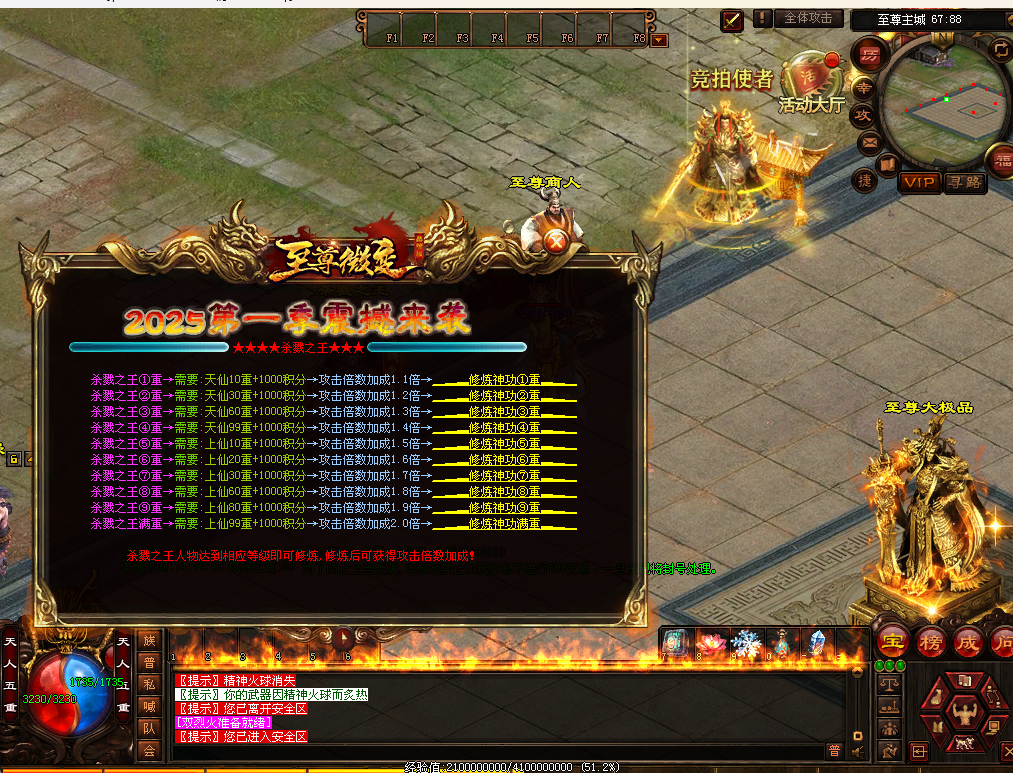Select the 修炼神功⑤重 option
The width and height of the screenshot is (1013, 773).
505,444
